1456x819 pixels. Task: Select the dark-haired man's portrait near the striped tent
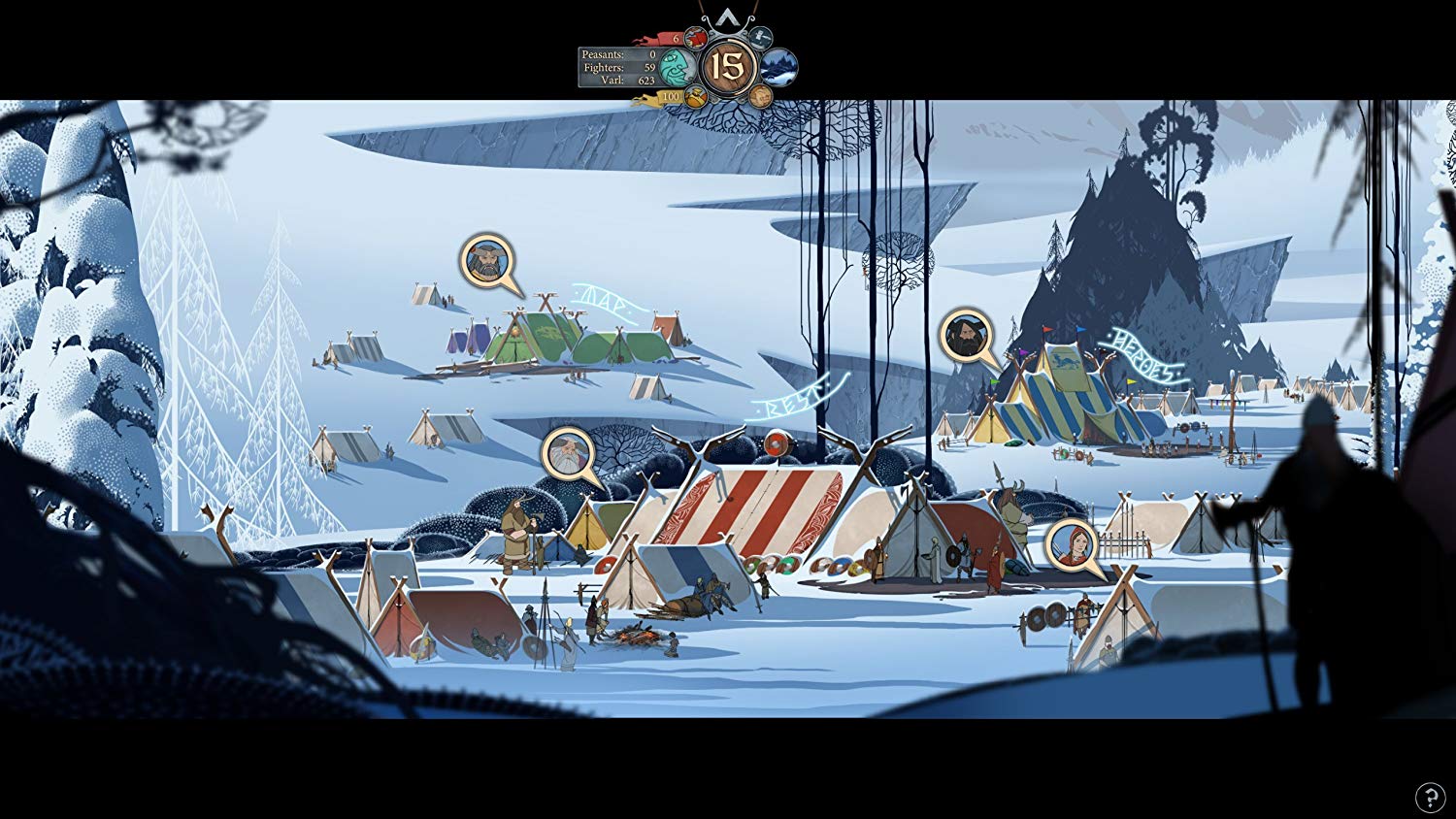pos(965,336)
